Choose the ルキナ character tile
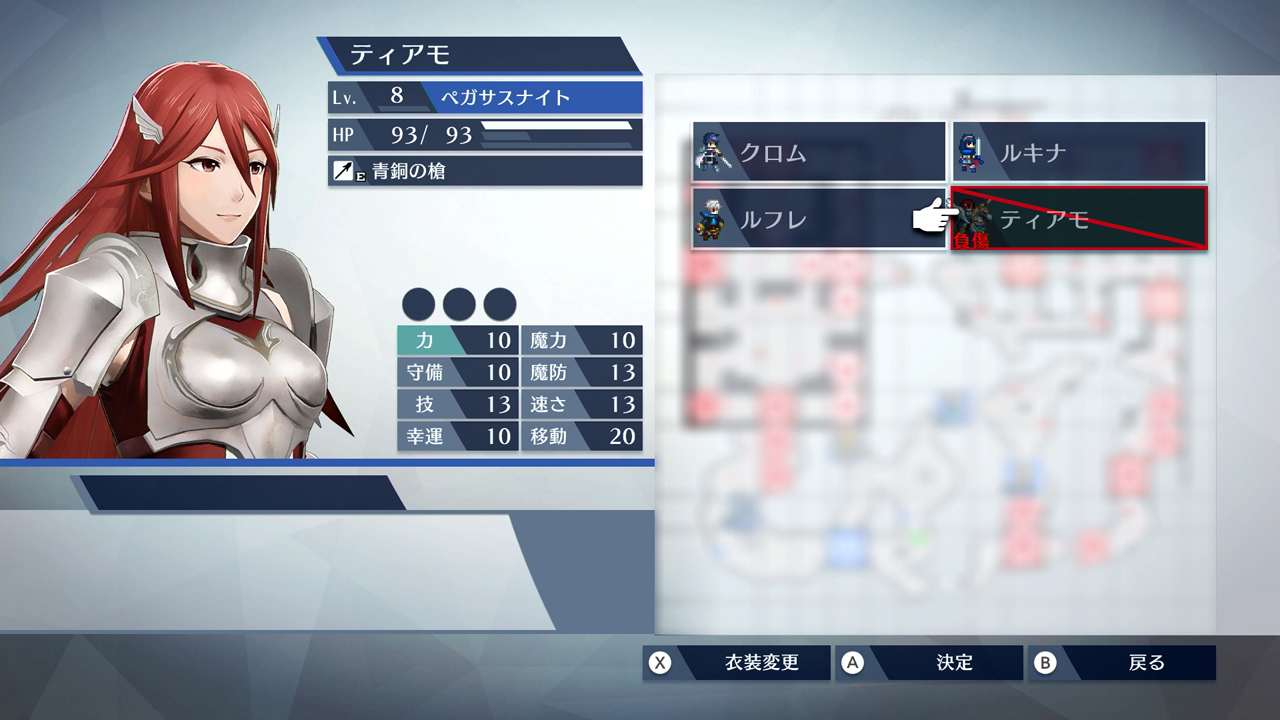 1078,152
